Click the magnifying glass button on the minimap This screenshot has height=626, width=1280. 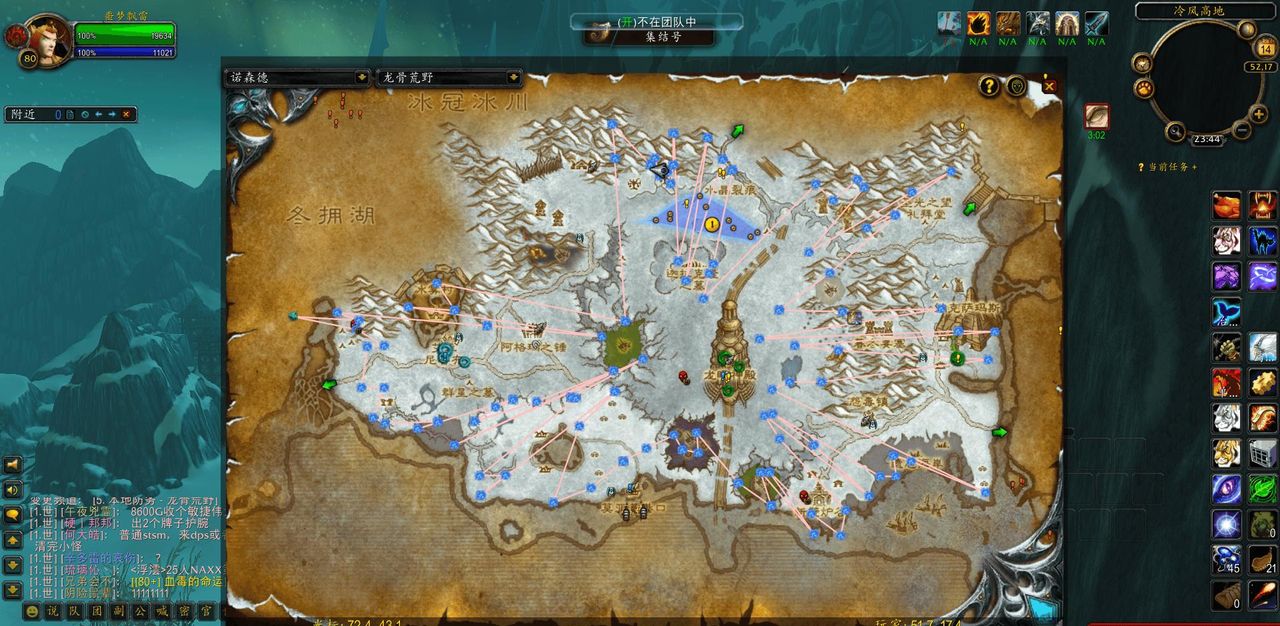[x=1176, y=130]
